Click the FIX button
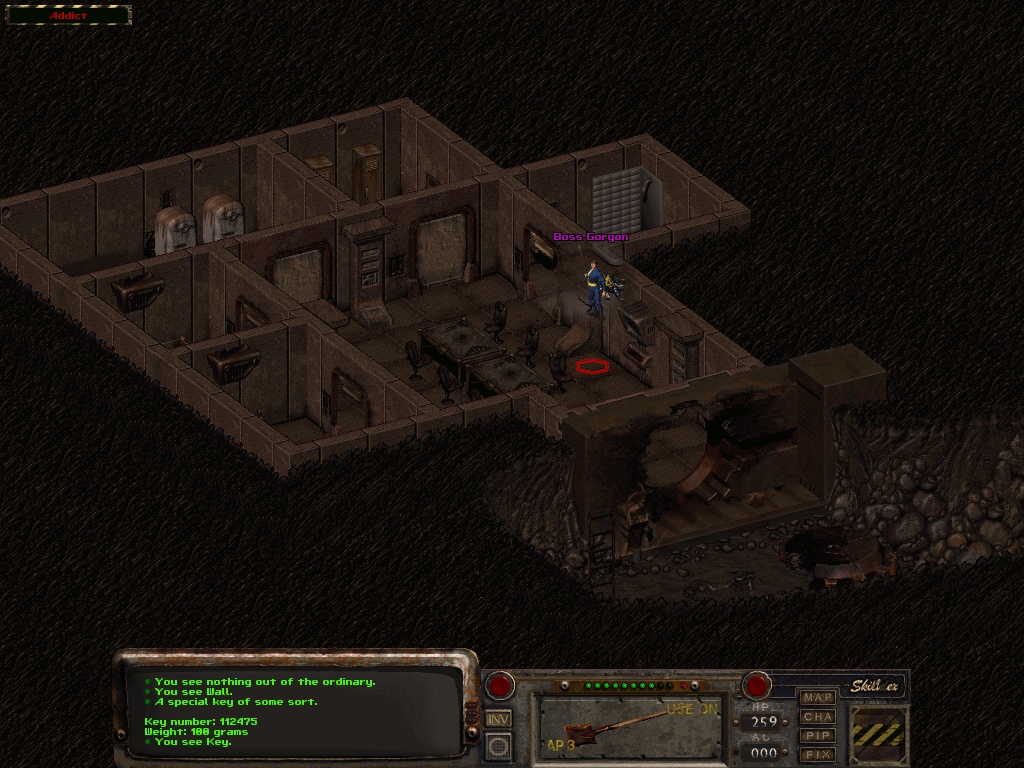This screenshot has width=1024, height=768. pyautogui.click(x=818, y=753)
